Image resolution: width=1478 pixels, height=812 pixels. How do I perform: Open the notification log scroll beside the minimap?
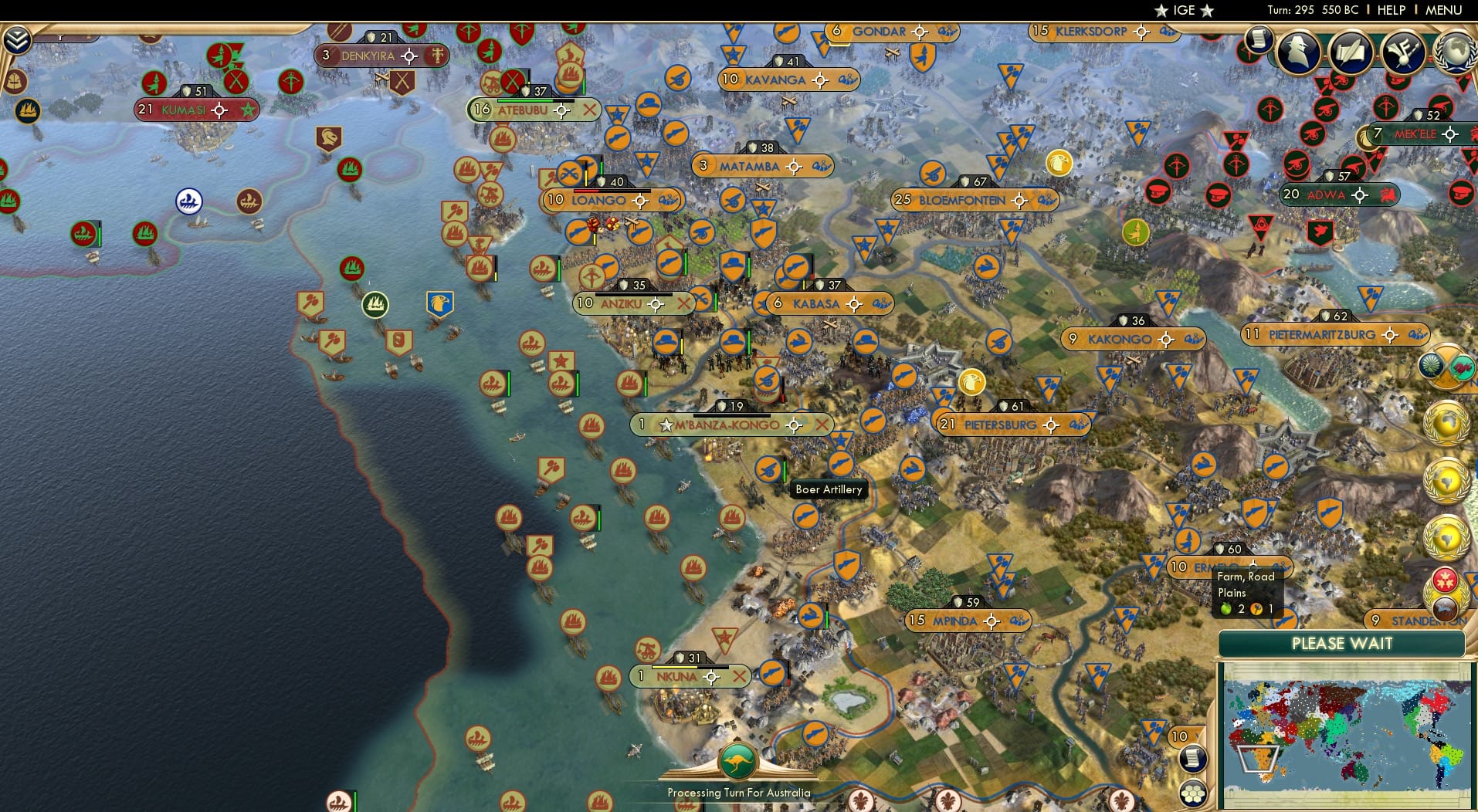click(x=1193, y=760)
